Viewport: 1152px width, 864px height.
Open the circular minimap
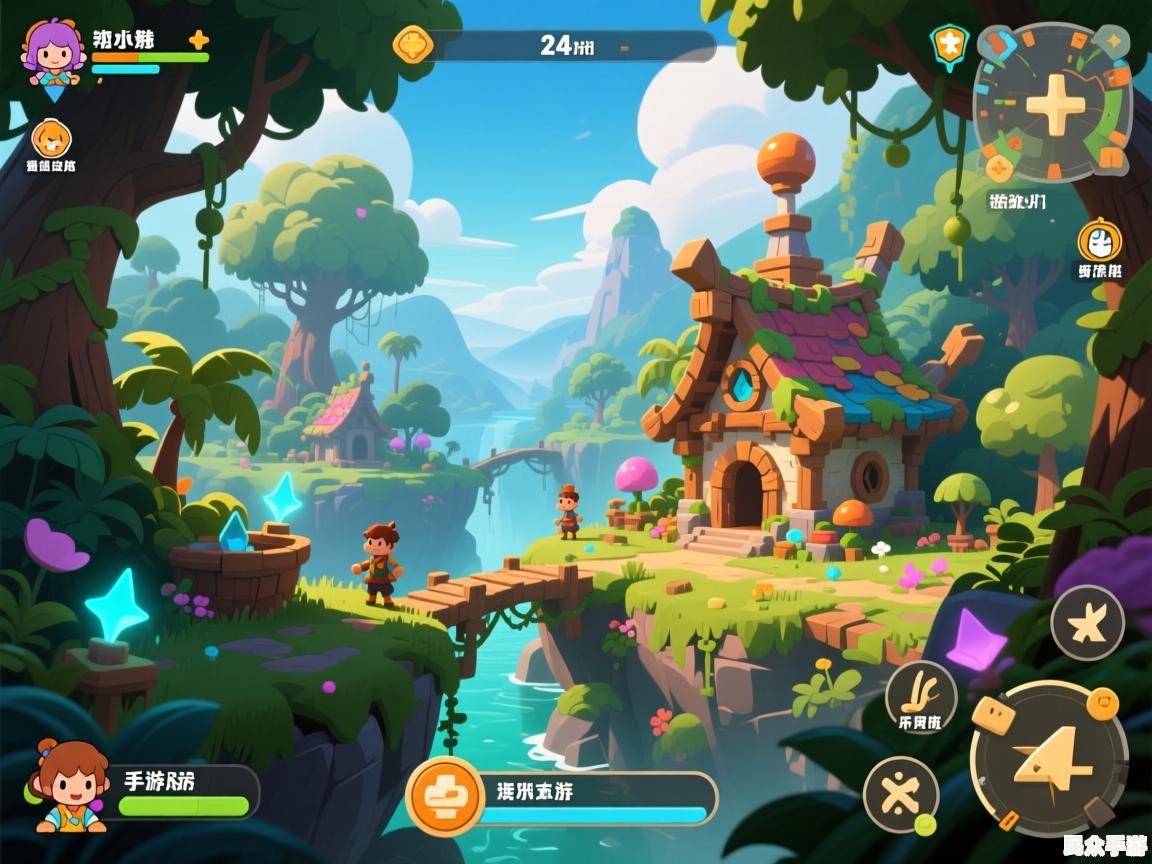[x=1053, y=101]
